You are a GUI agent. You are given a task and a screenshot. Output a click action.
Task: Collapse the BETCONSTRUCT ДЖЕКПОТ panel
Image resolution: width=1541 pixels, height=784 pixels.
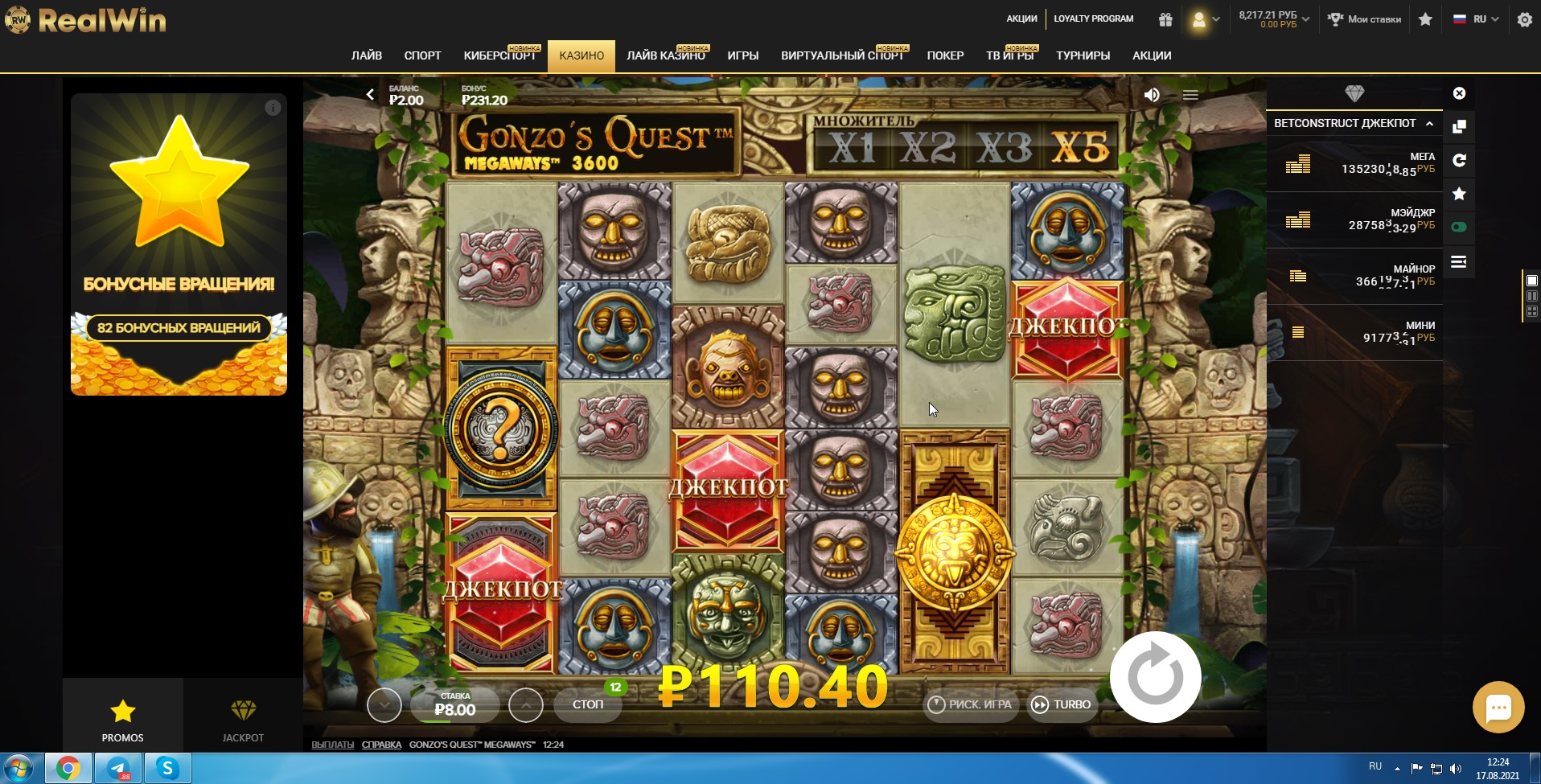pos(1429,123)
